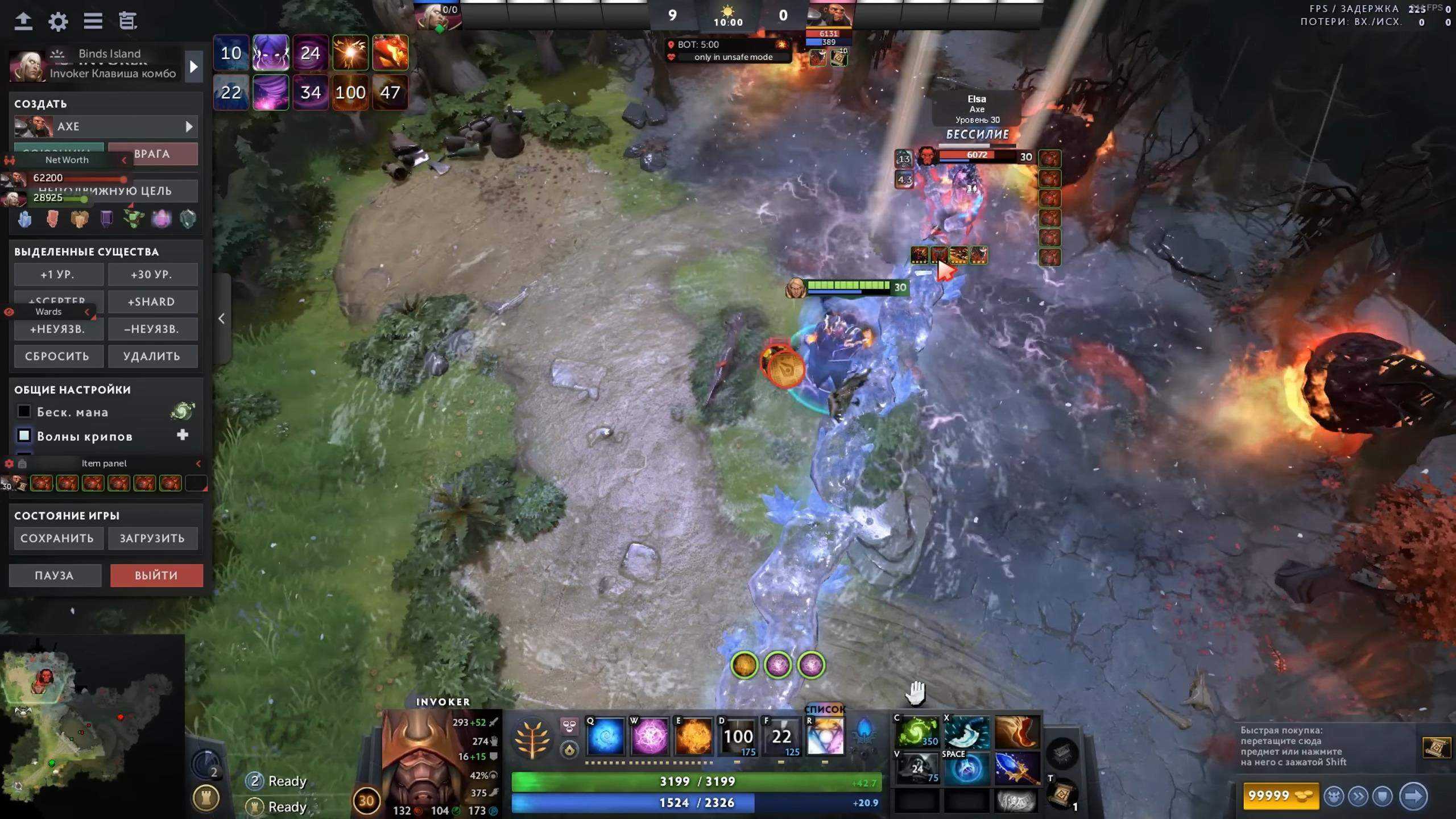
Task: Open the settings gear menu
Action: pyautogui.click(x=58, y=22)
